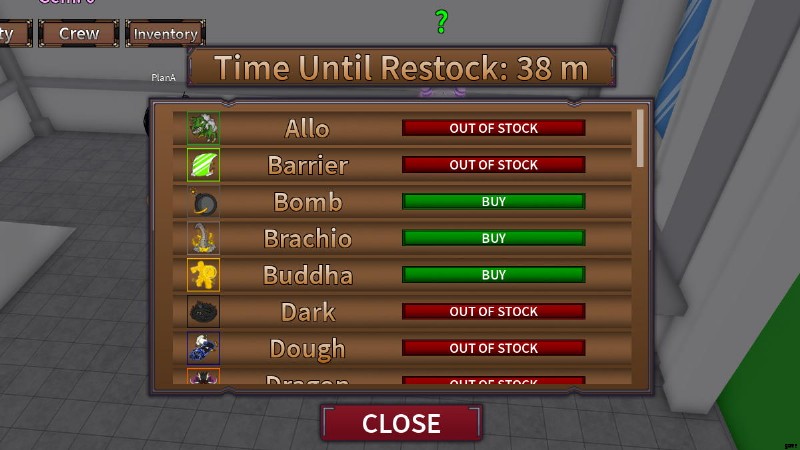
Task: Click the green question mark help icon
Action: 441,21
